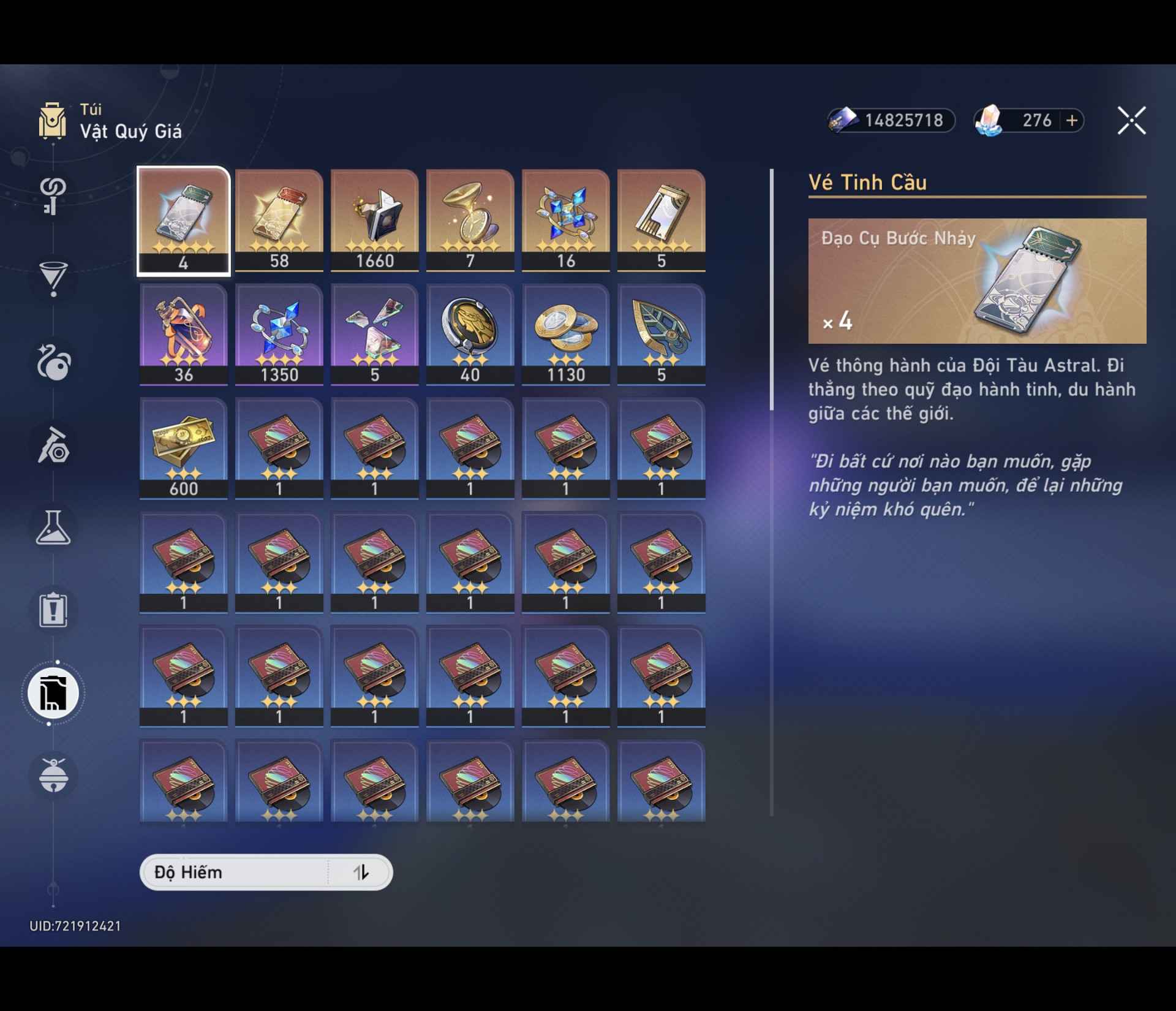
Task: Close the inventory with the X button
Action: click(1133, 121)
